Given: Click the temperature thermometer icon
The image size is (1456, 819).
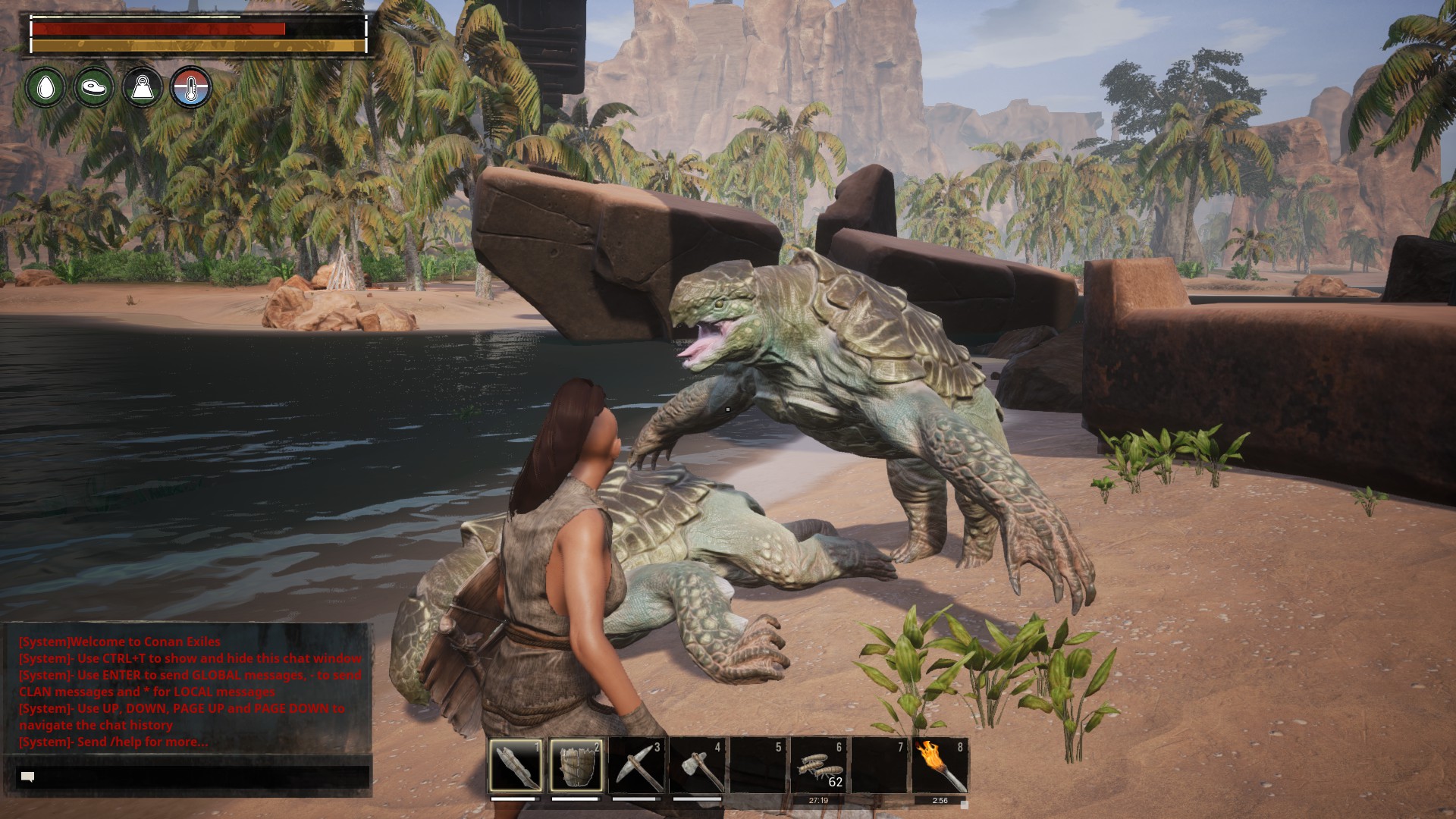Looking at the screenshot, I should [191, 87].
